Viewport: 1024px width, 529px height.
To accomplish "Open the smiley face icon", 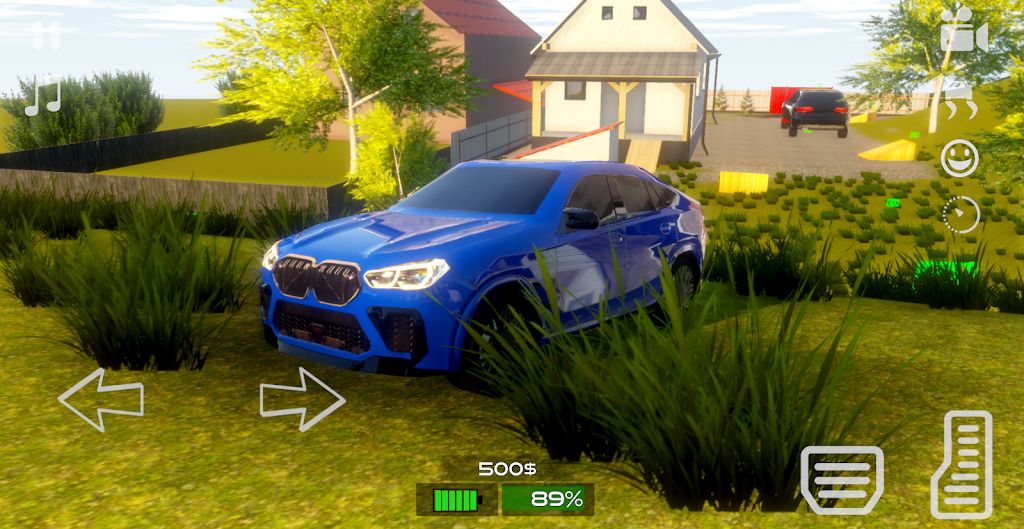I will (x=960, y=158).
